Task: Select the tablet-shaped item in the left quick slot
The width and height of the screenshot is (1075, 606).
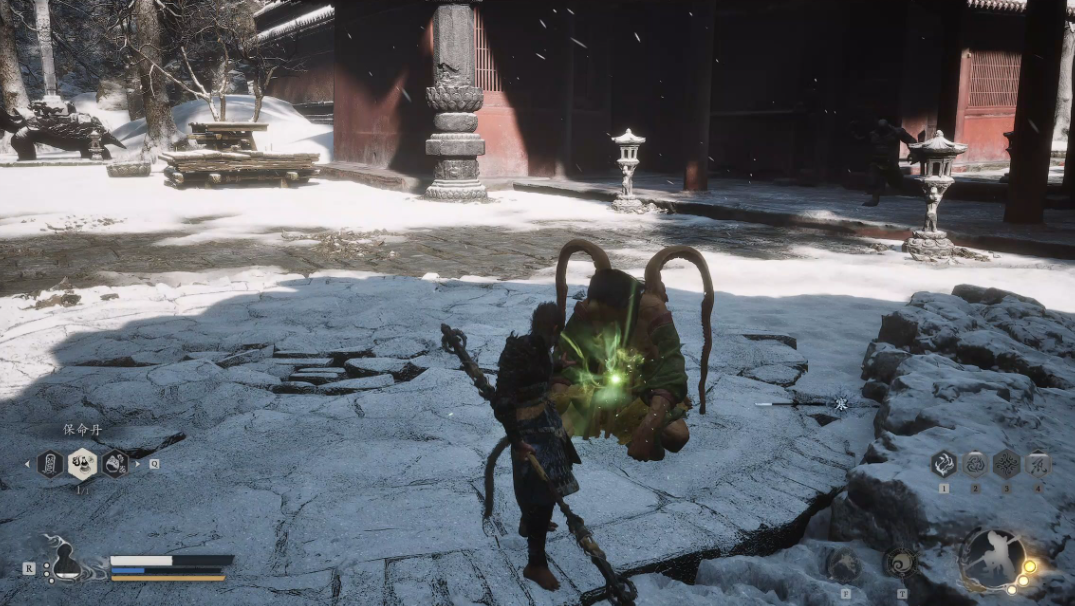Action: click(x=50, y=463)
